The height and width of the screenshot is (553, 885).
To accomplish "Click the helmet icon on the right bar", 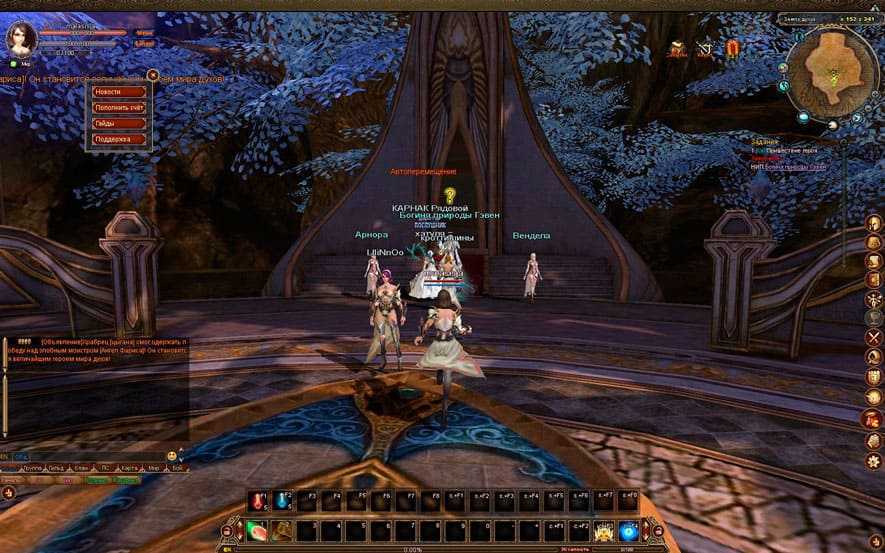I will (x=872, y=222).
